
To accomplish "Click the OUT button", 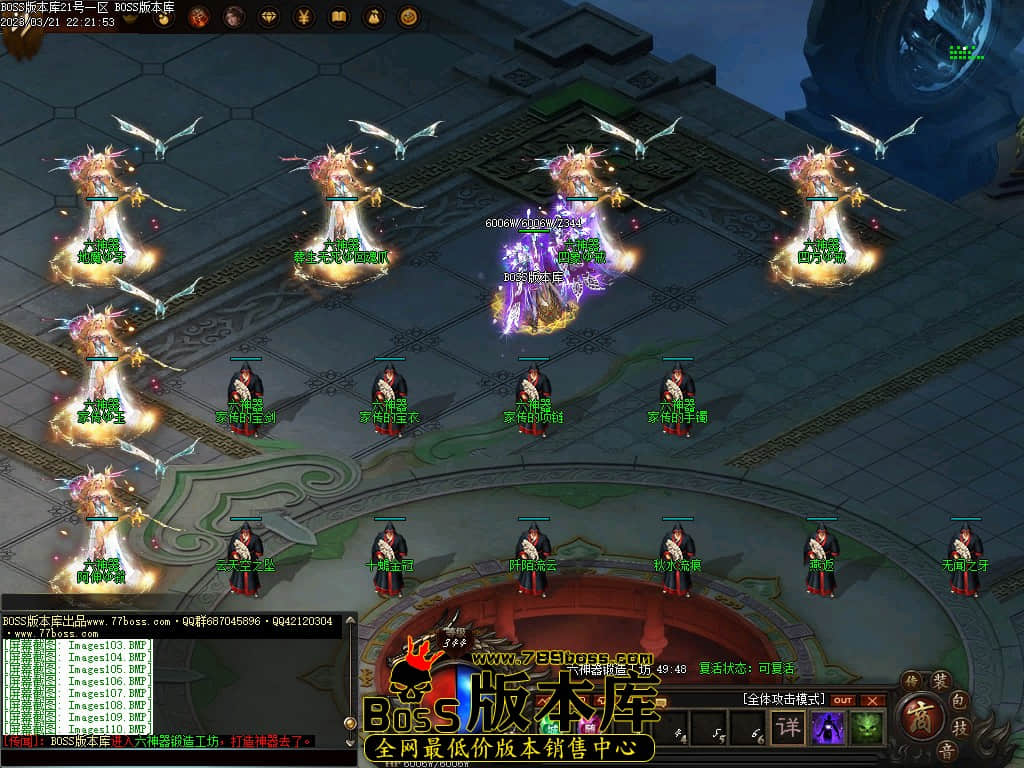I will tap(843, 700).
